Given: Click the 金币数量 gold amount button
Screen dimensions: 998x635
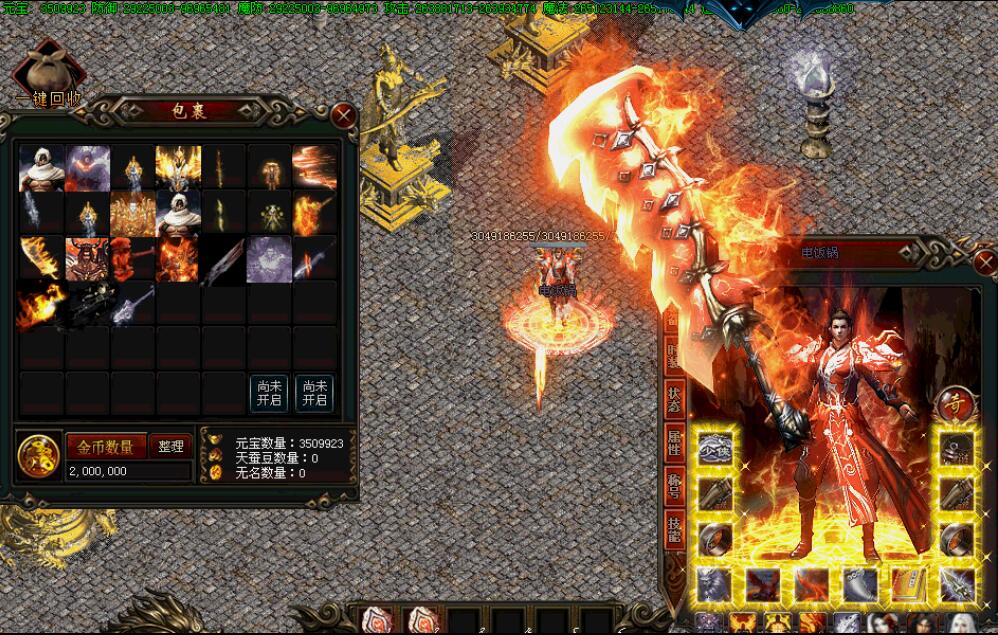Looking at the screenshot, I should [x=106, y=446].
